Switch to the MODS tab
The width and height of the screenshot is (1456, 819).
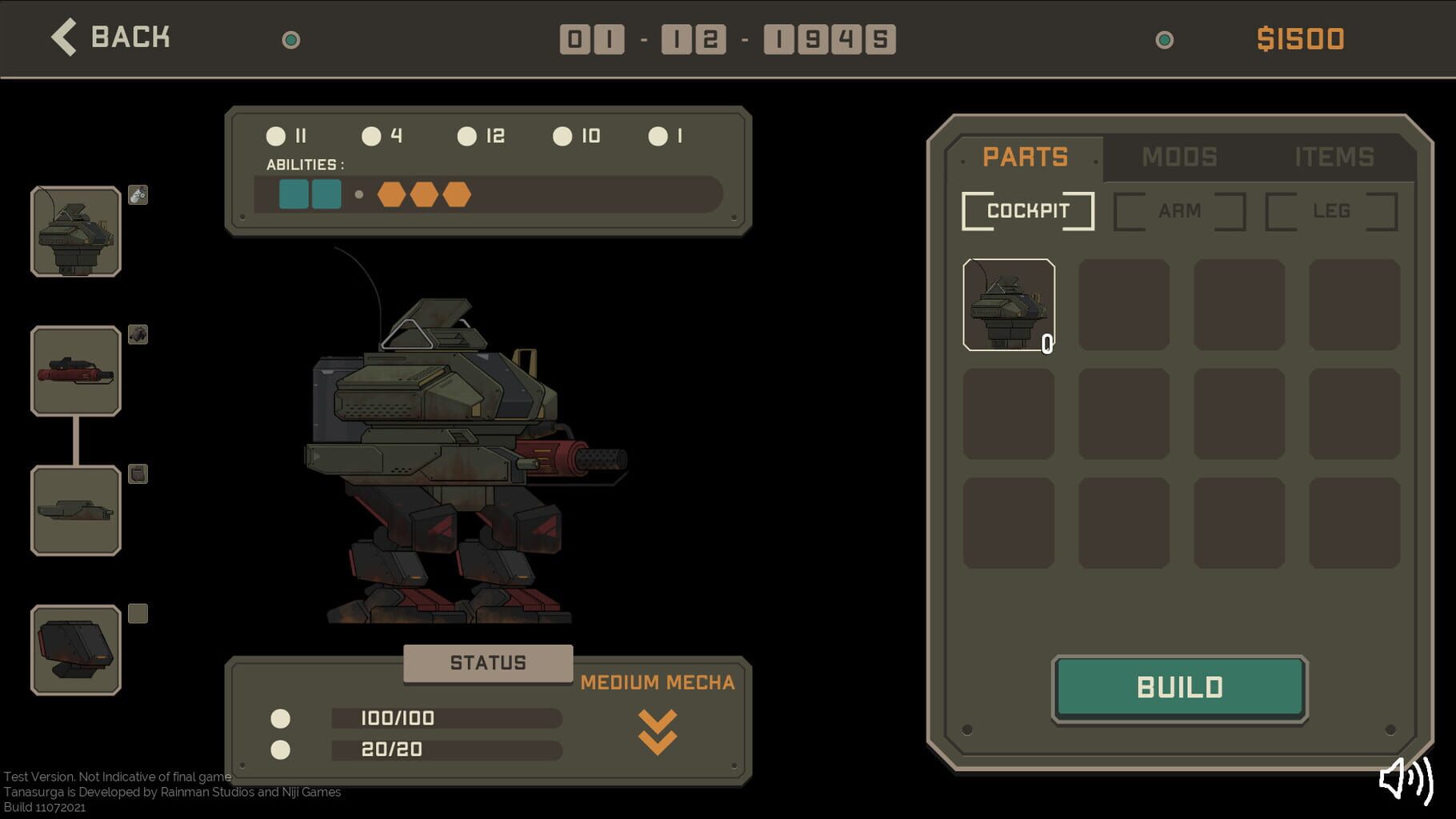[1178, 157]
